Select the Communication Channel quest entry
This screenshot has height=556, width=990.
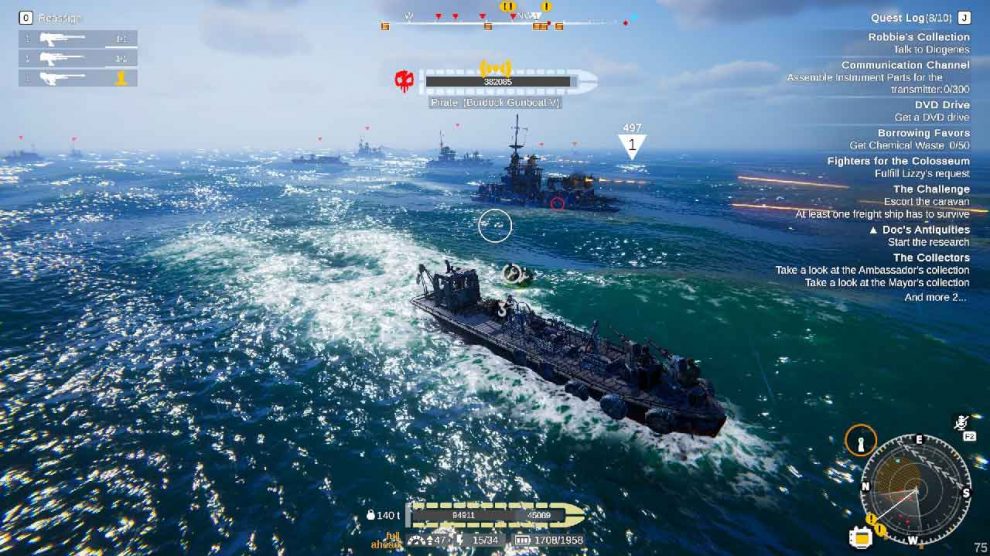(x=904, y=65)
